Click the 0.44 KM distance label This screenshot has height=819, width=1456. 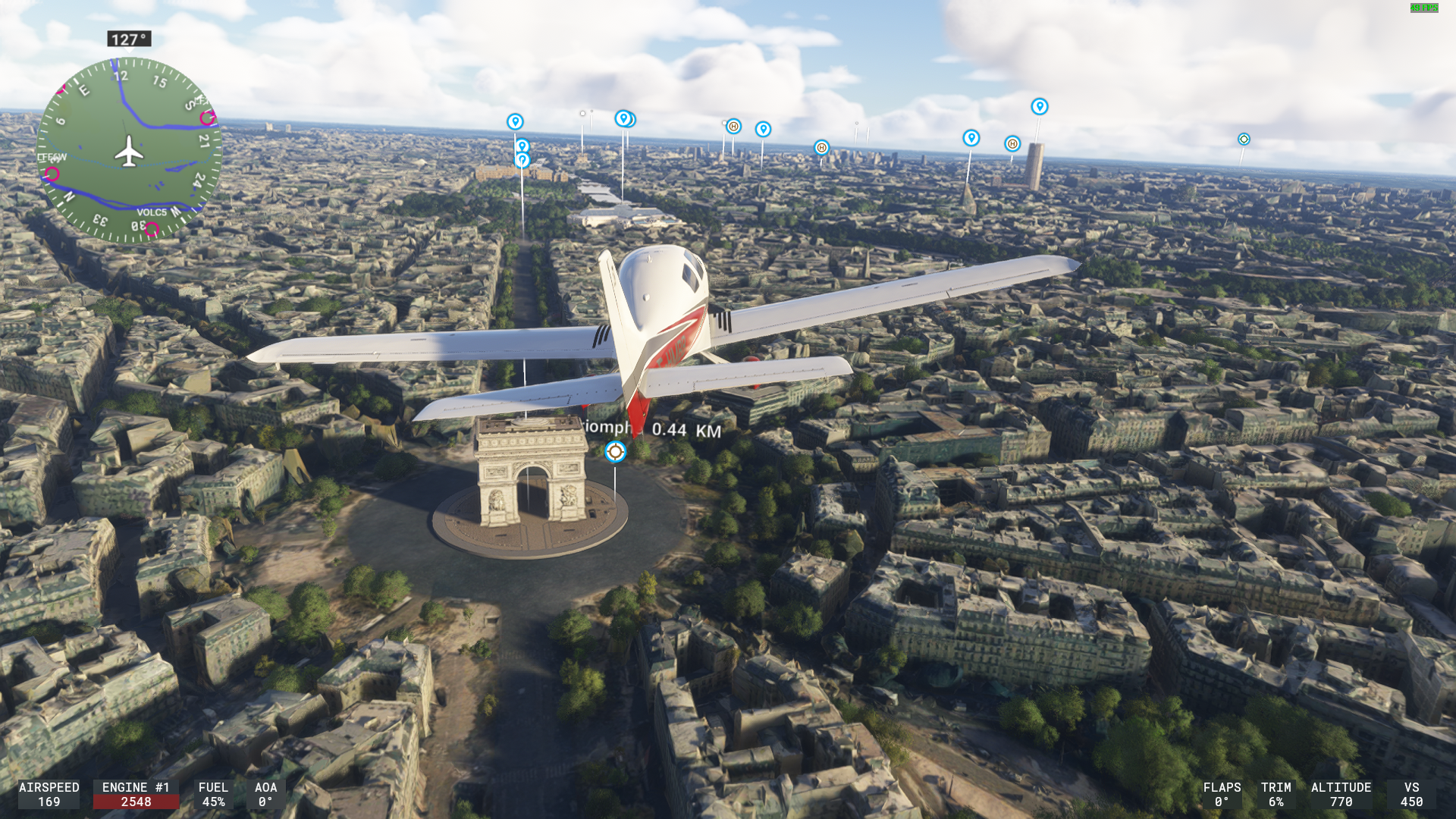pos(683,429)
